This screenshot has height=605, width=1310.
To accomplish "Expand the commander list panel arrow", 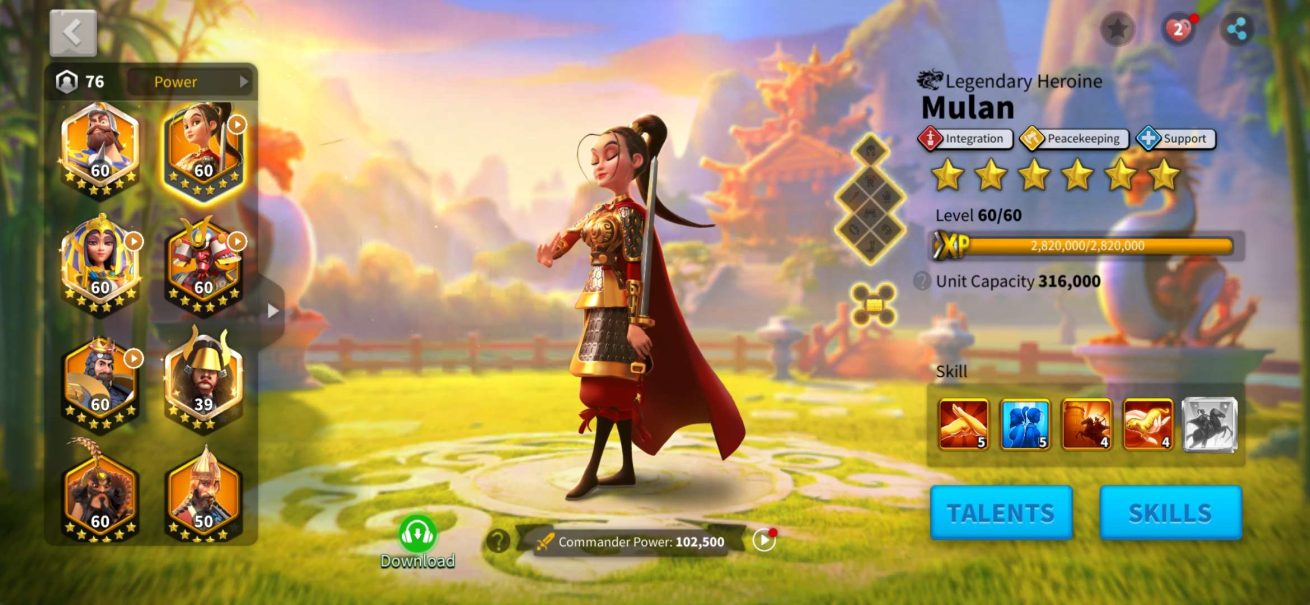I will pyautogui.click(x=273, y=311).
